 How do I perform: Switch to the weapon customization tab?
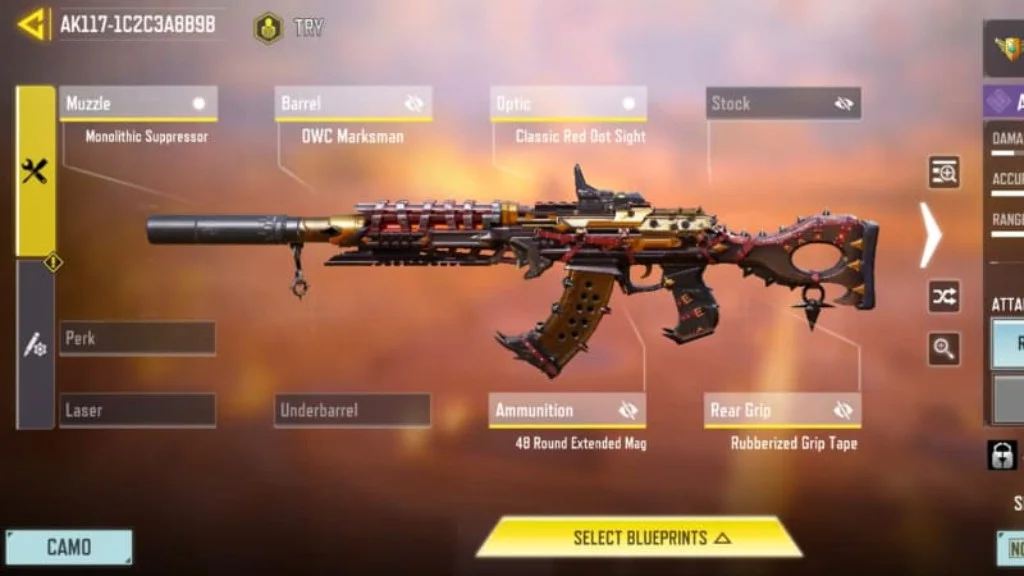[x=35, y=346]
